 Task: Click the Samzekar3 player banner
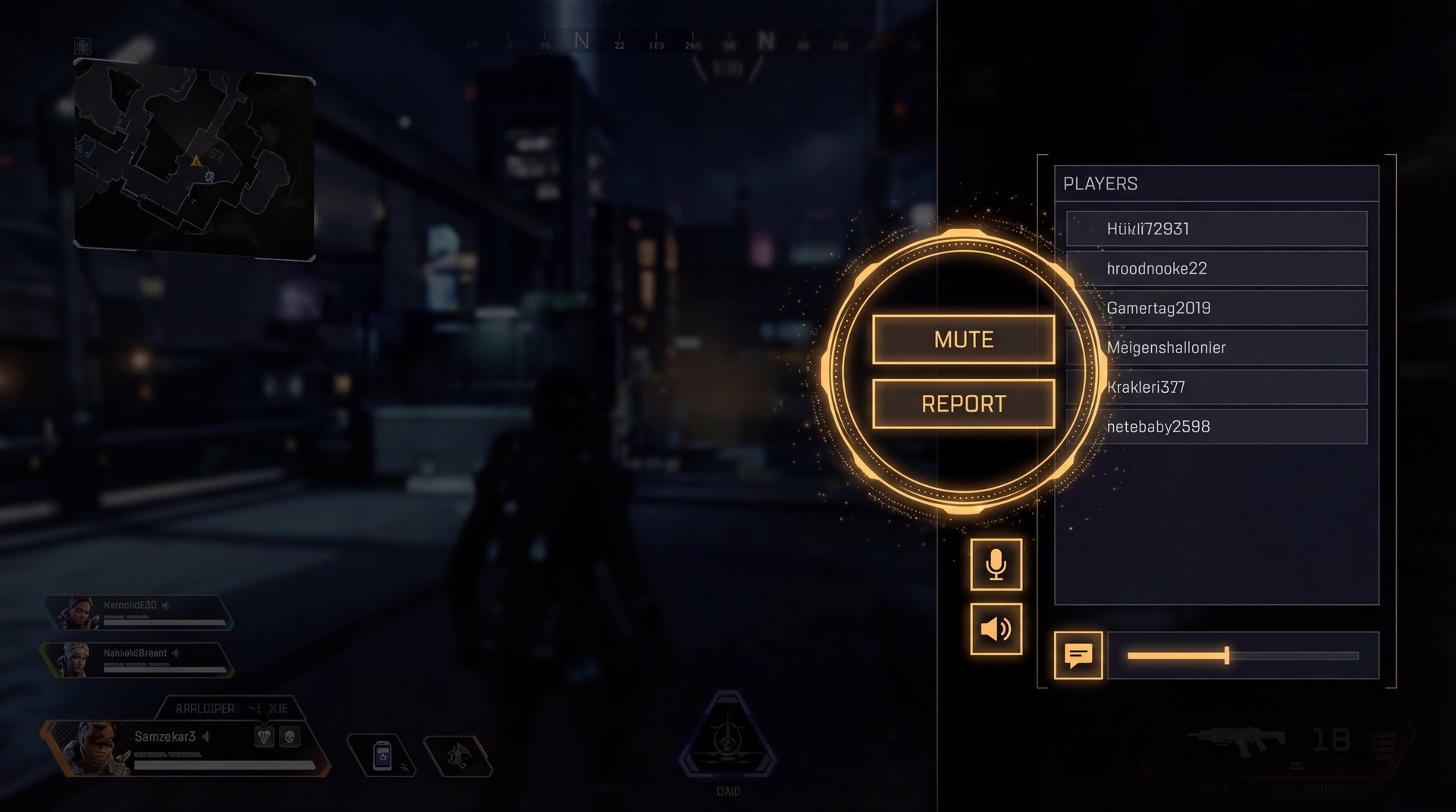(x=182, y=747)
